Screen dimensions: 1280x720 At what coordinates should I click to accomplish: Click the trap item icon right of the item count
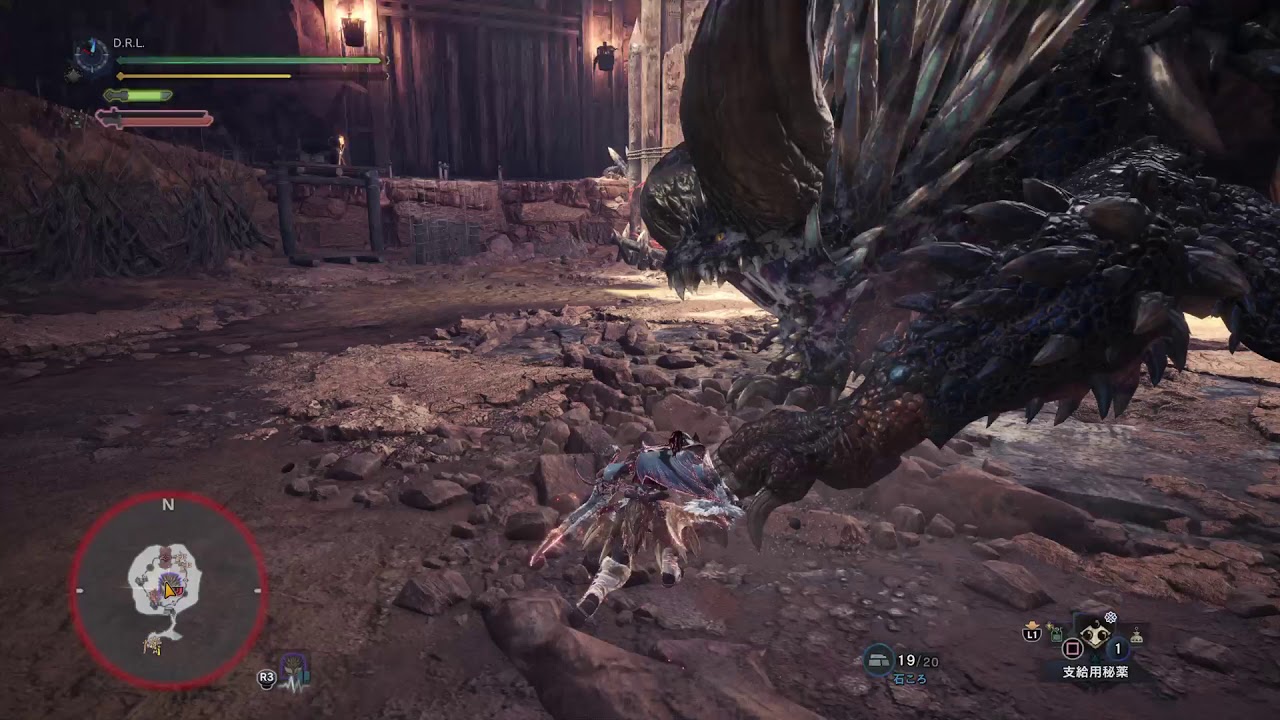(1136, 634)
